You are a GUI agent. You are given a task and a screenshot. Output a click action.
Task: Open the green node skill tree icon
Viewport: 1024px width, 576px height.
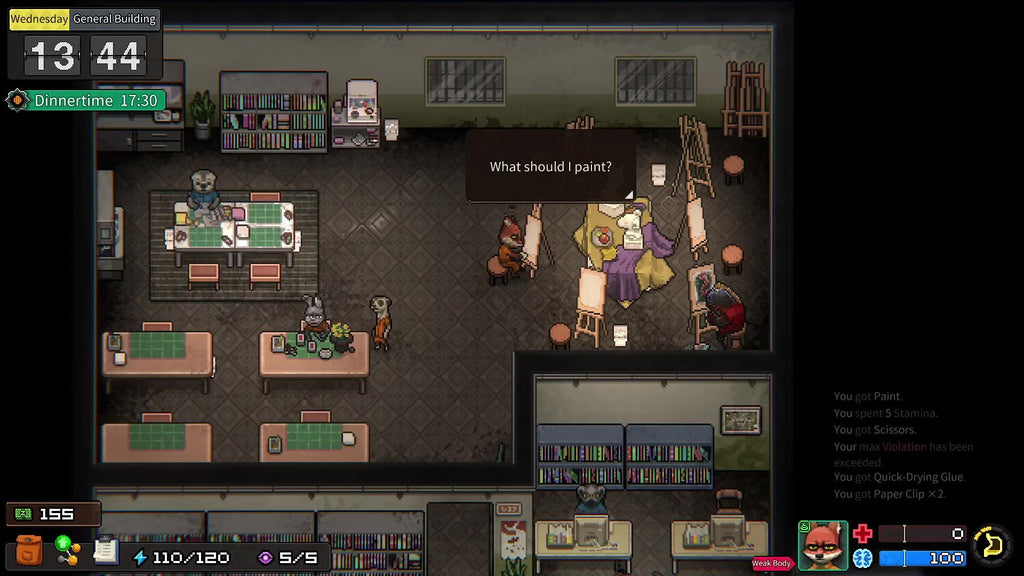(68, 550)
